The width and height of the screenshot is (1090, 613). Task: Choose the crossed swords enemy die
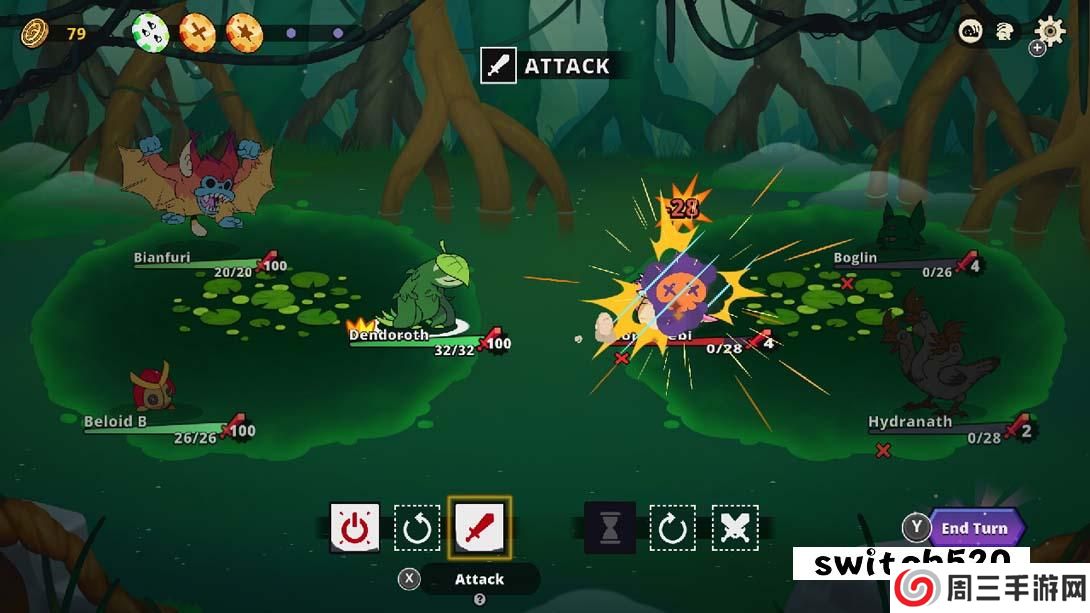735,527
